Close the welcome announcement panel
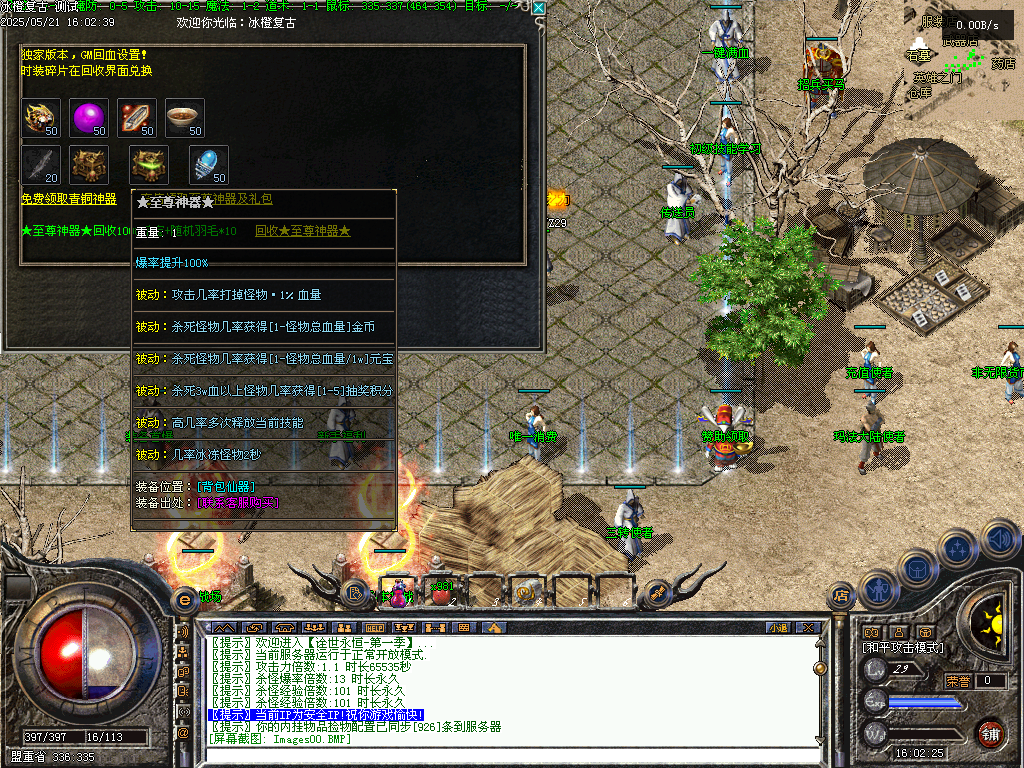 click(539, 8)
